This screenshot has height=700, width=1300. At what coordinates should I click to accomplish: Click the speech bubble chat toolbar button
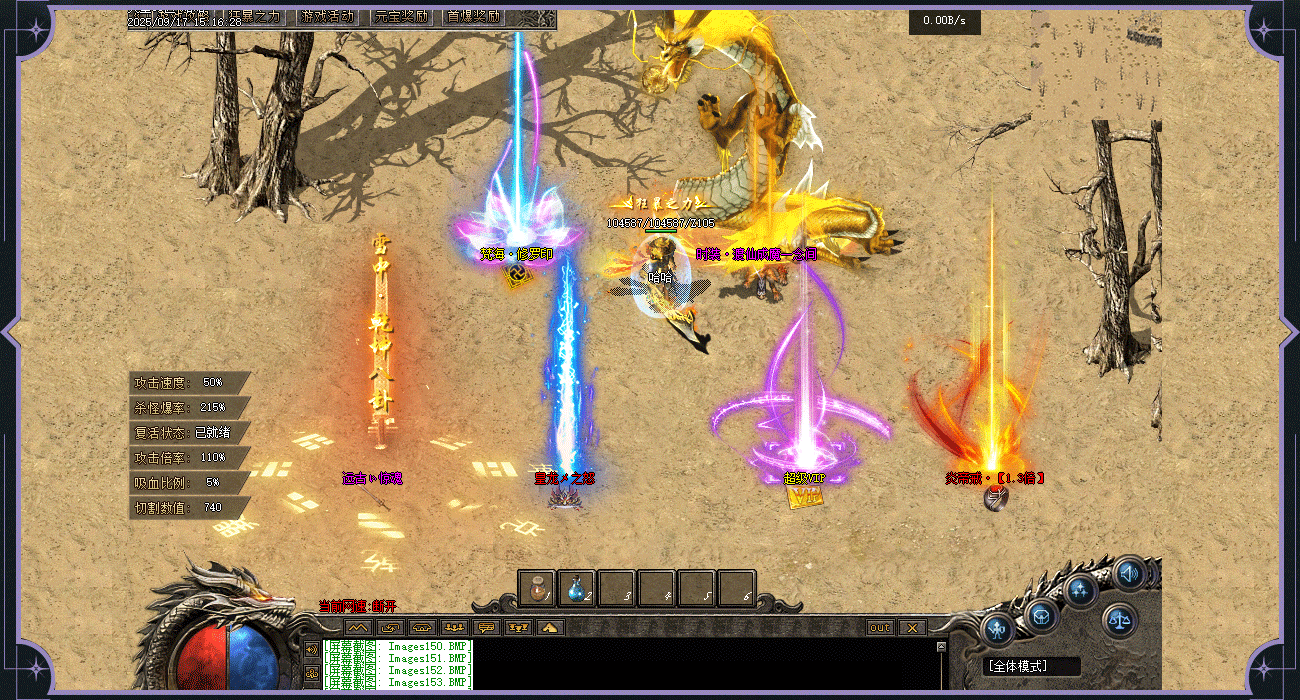pos(487,628)
